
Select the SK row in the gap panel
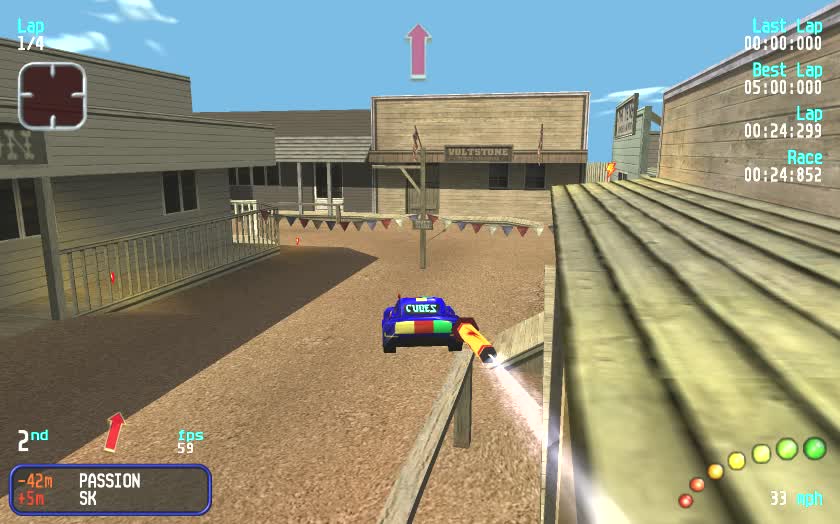tap(110, 497)
